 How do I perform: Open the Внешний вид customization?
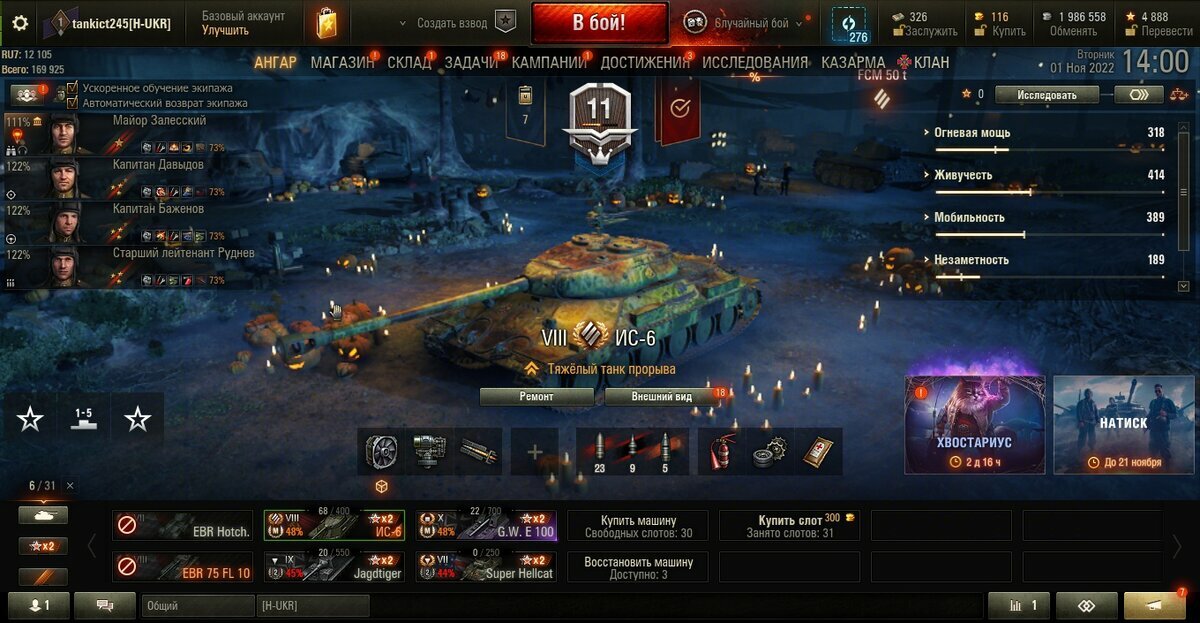point(662,396)
